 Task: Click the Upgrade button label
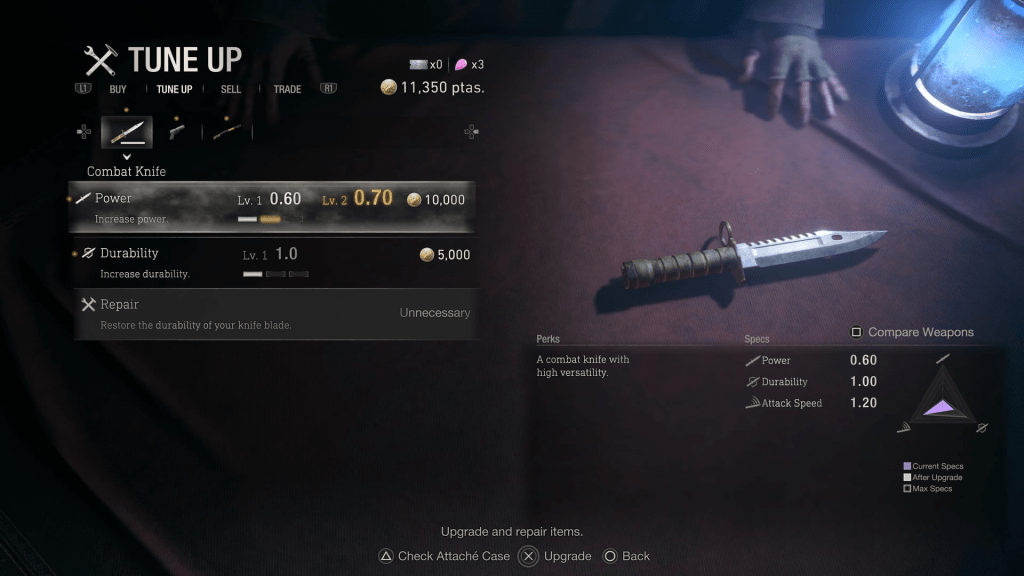566,556
